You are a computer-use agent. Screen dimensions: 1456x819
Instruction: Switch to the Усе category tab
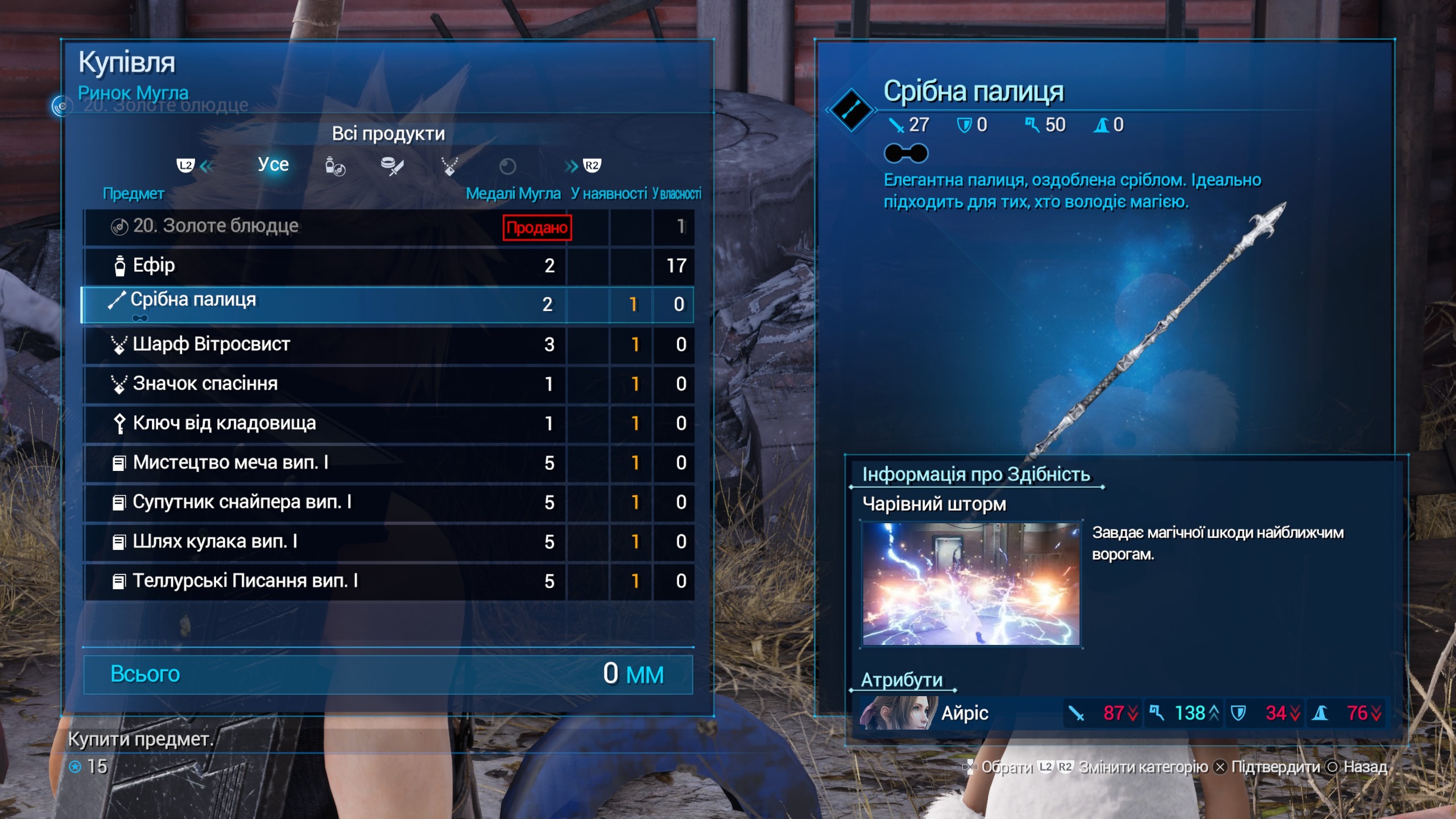click(273, 165)
